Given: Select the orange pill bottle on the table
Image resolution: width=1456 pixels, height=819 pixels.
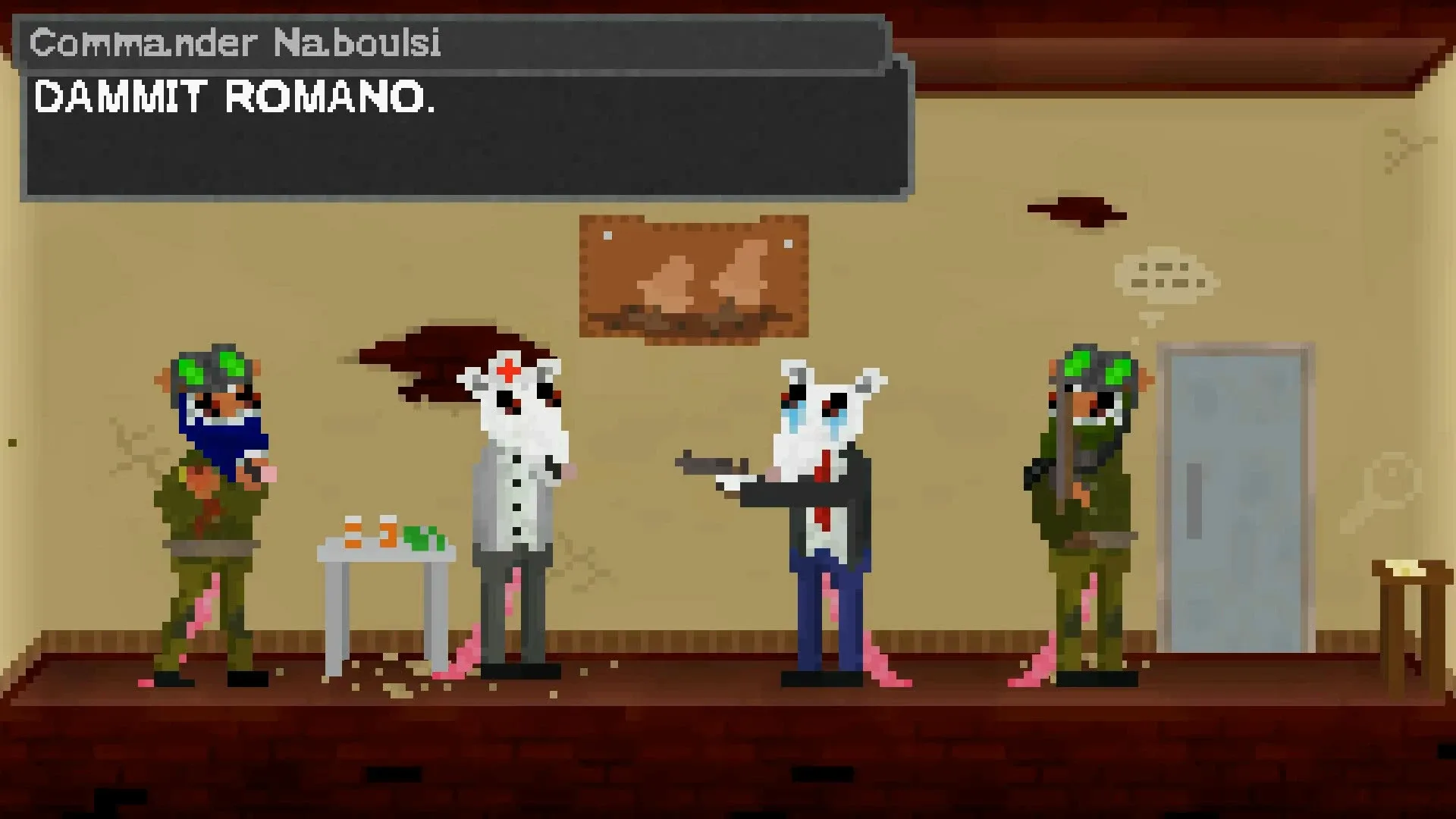Looking at the screenshot, I should [x=352, y=531].
